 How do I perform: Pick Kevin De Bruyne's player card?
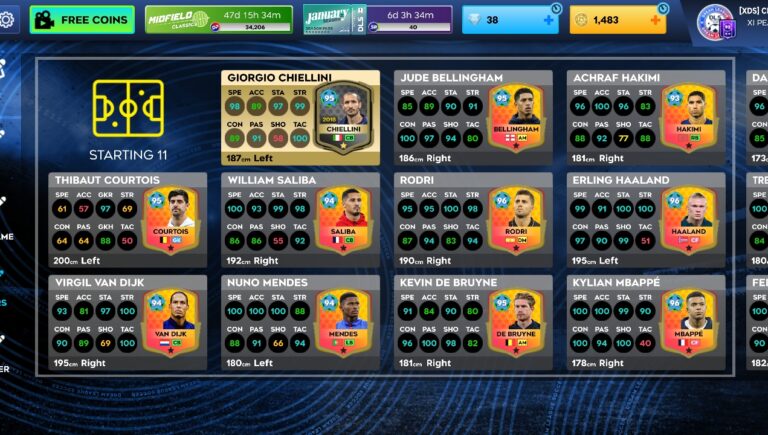click(473, 323)
